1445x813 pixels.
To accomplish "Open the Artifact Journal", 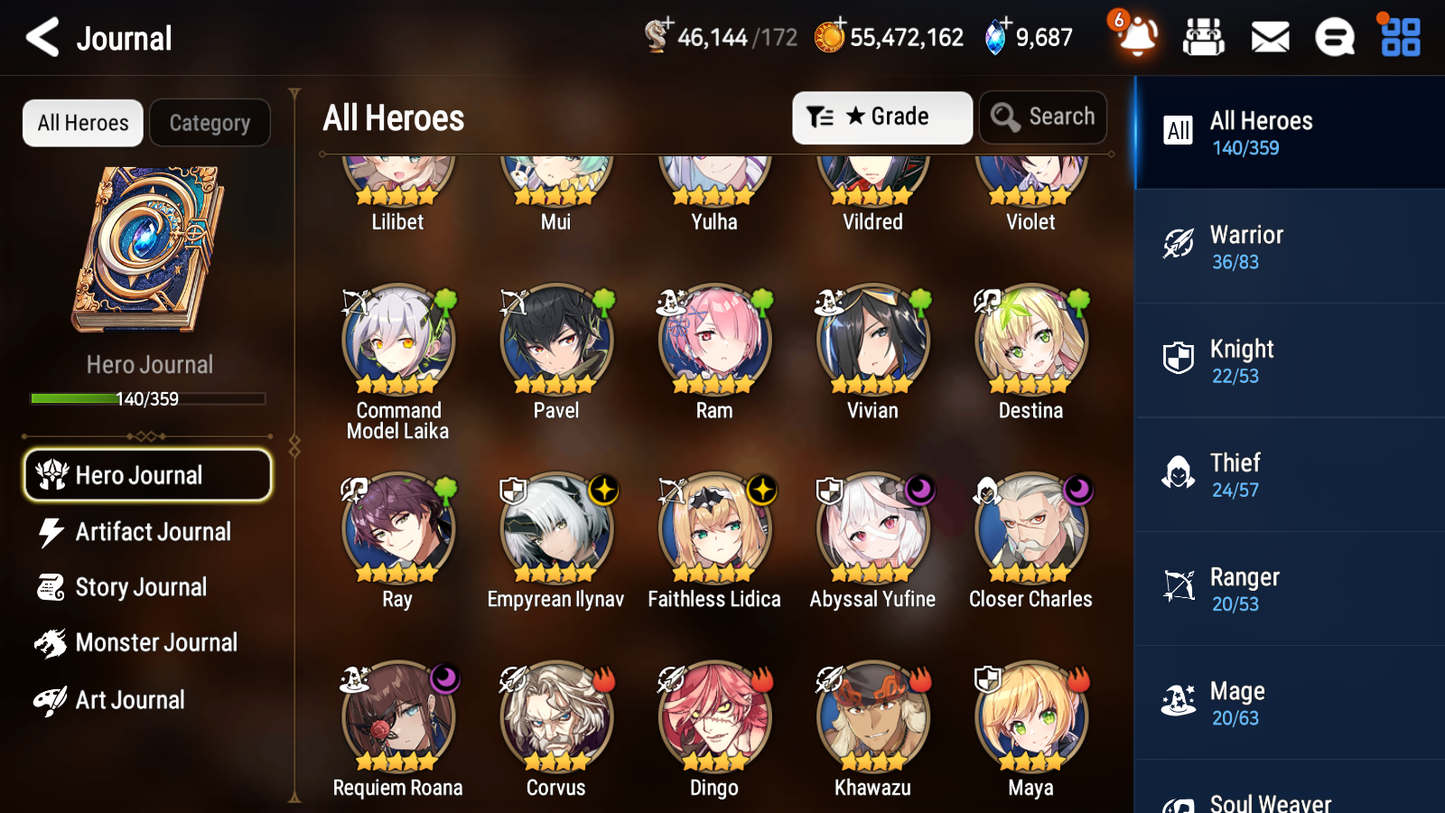I will (x=152, y=532).
